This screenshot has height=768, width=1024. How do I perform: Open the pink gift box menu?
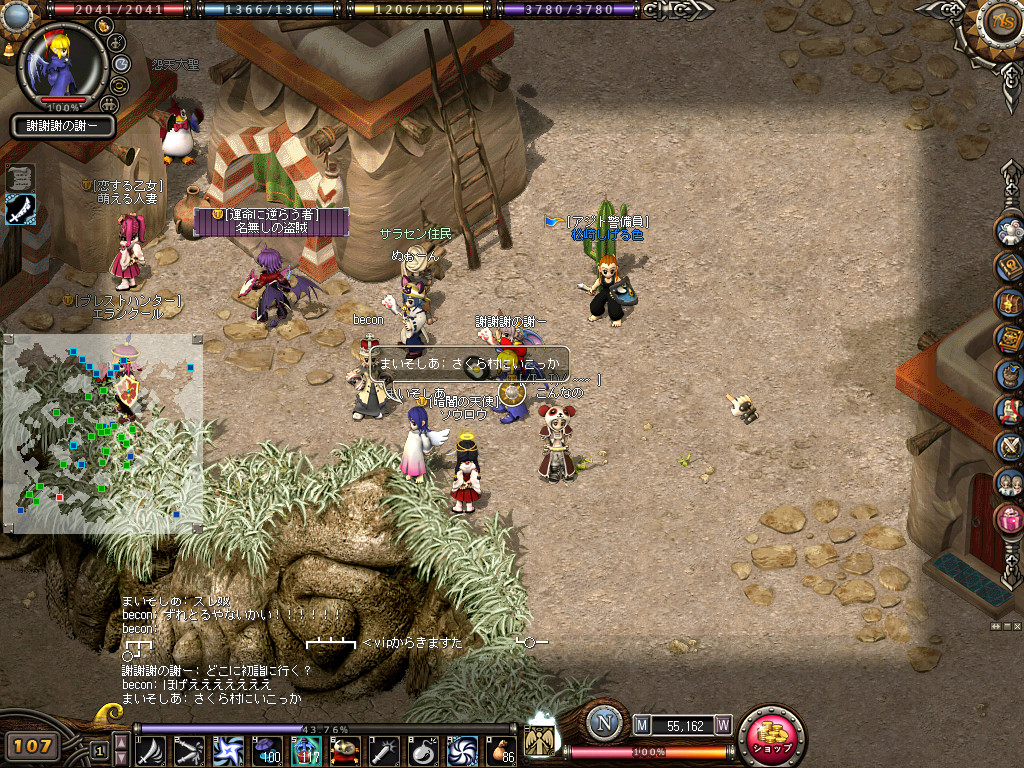[1009, 519]
